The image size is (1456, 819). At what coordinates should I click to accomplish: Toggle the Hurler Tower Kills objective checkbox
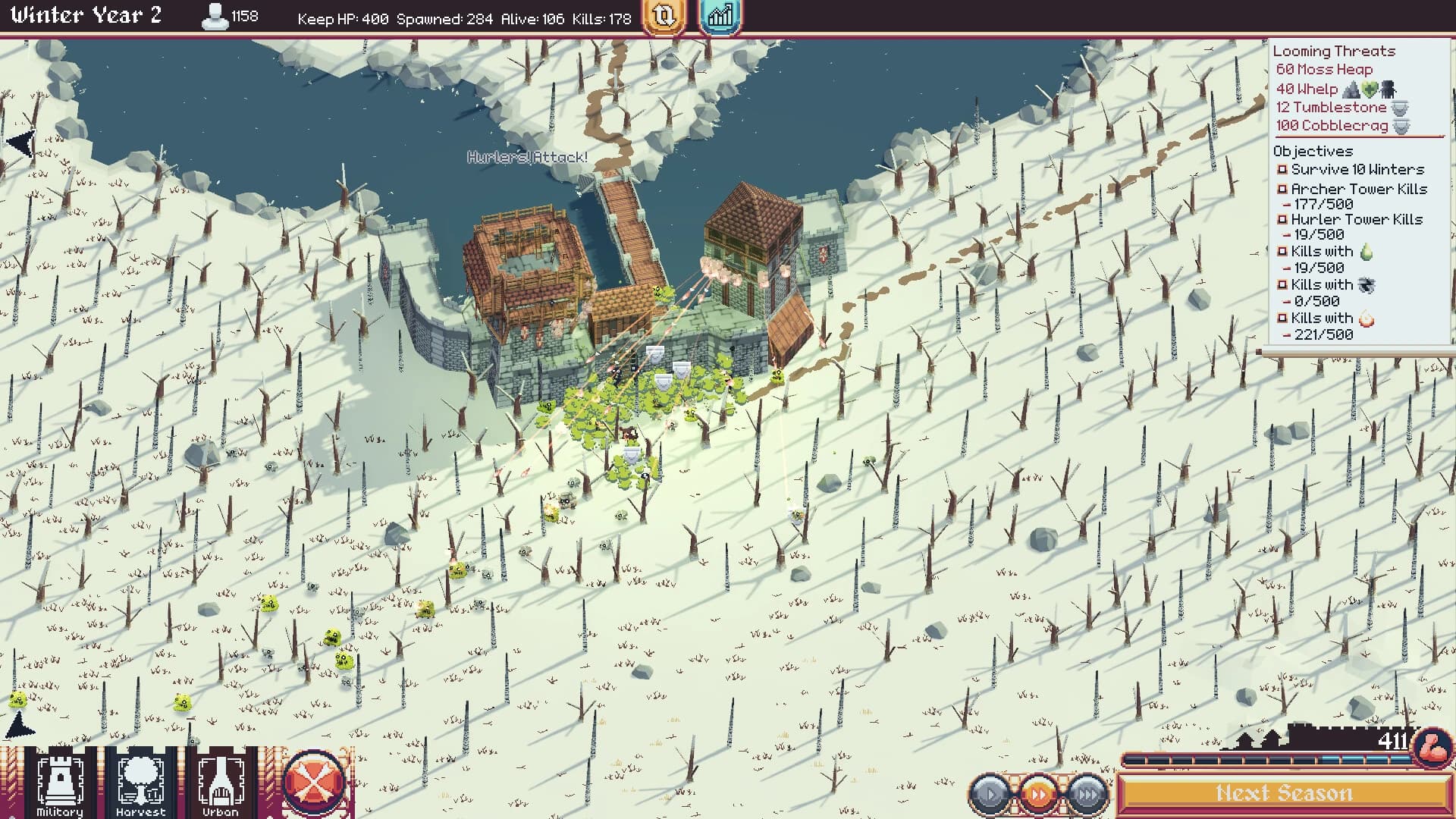[x=1281, y=219]
